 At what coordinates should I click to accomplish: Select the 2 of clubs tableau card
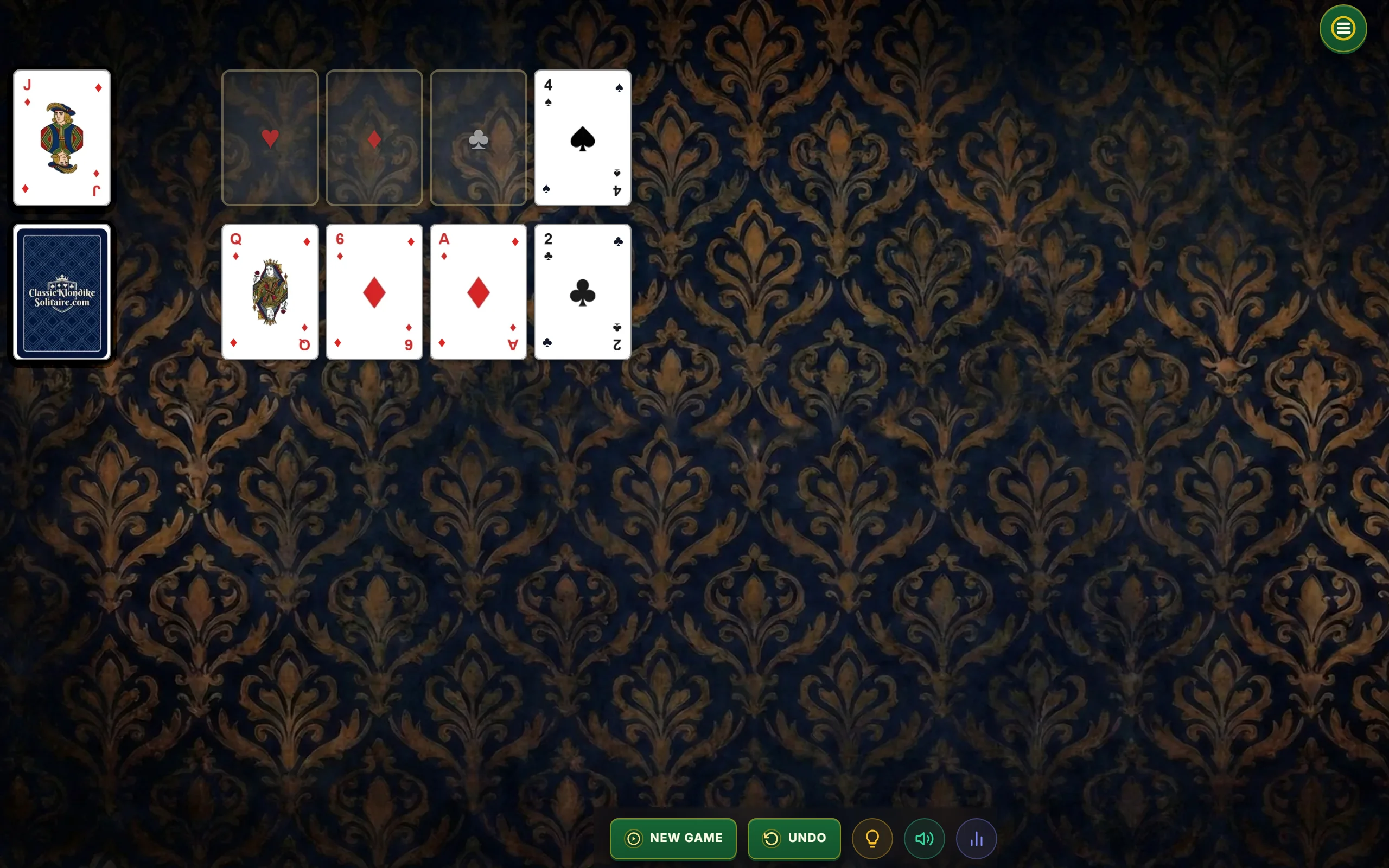coord(582,292)
